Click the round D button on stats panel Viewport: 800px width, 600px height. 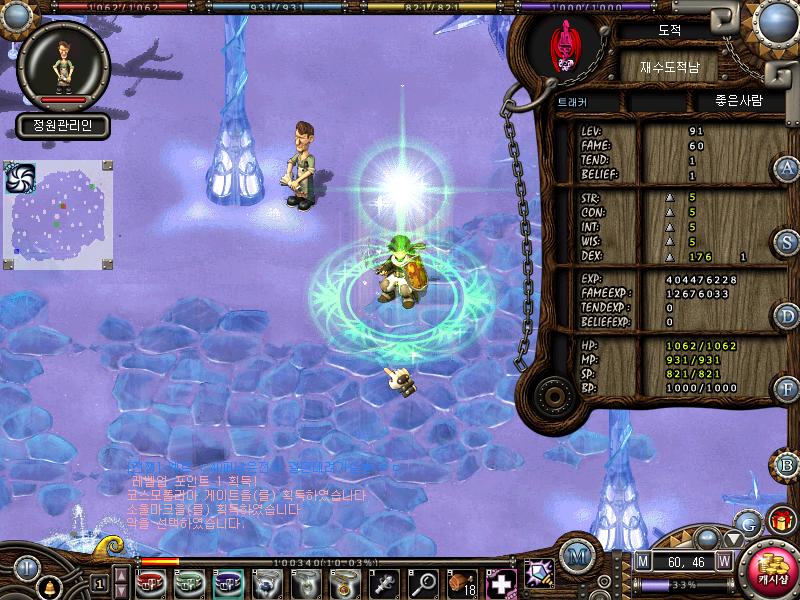click(x=788, y=316)
